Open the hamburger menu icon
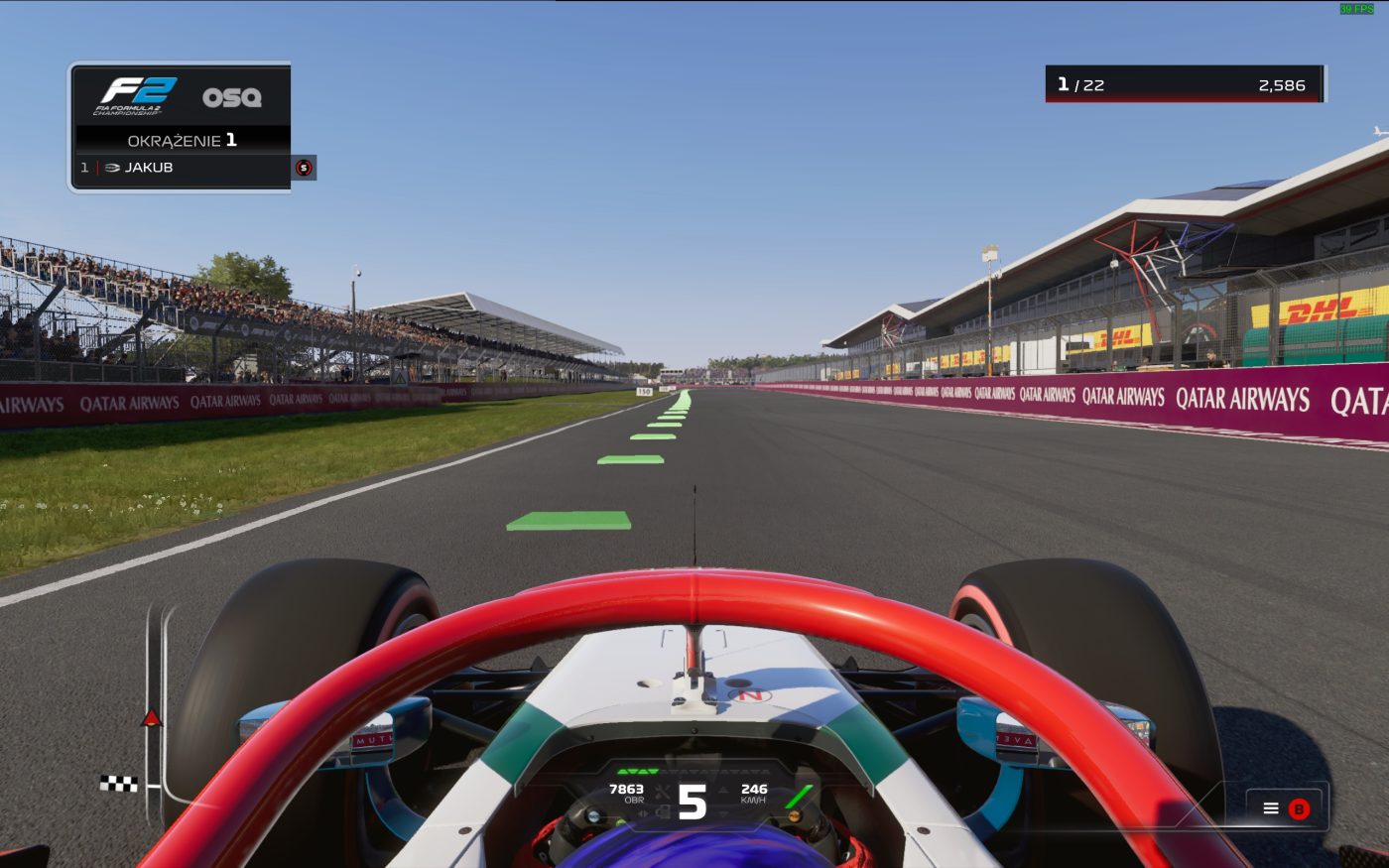This screenshot has width=1389, height=868. click(x=1271, y=808)
